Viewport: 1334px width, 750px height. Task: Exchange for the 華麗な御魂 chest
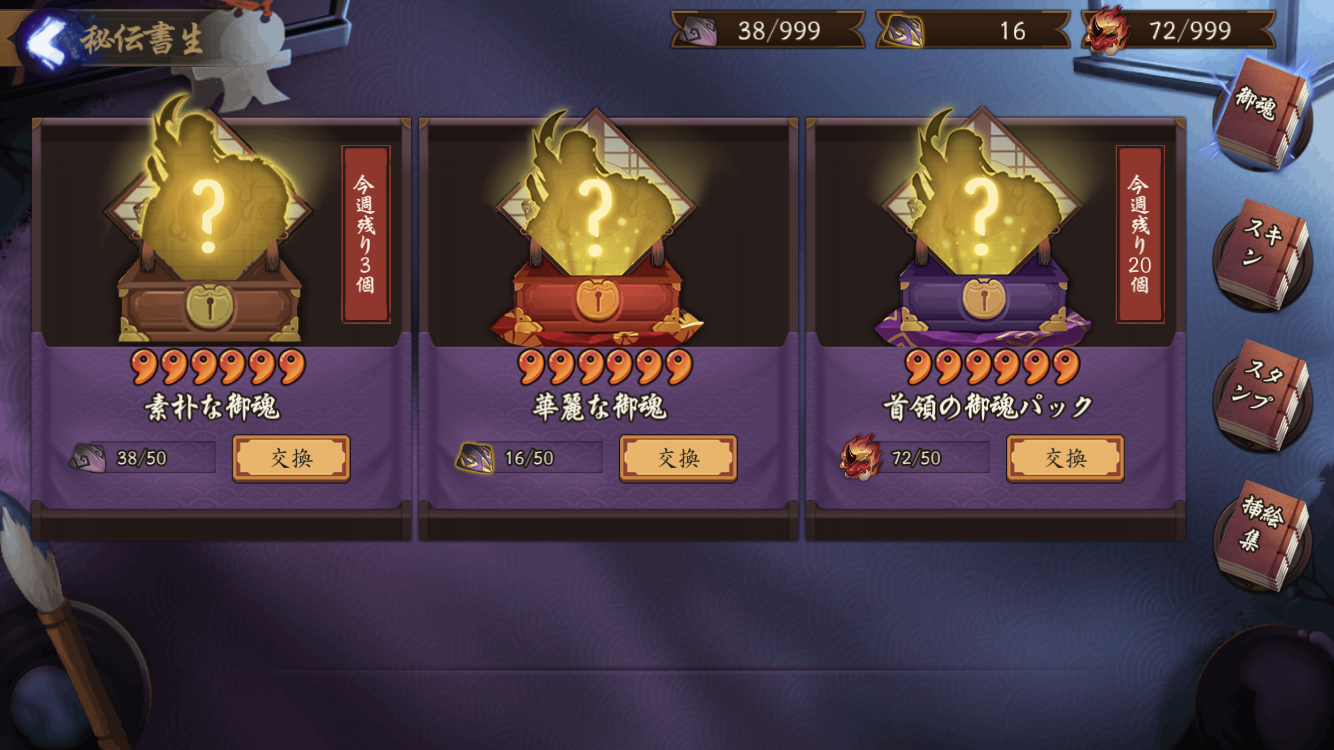click(x=678, y=458)
